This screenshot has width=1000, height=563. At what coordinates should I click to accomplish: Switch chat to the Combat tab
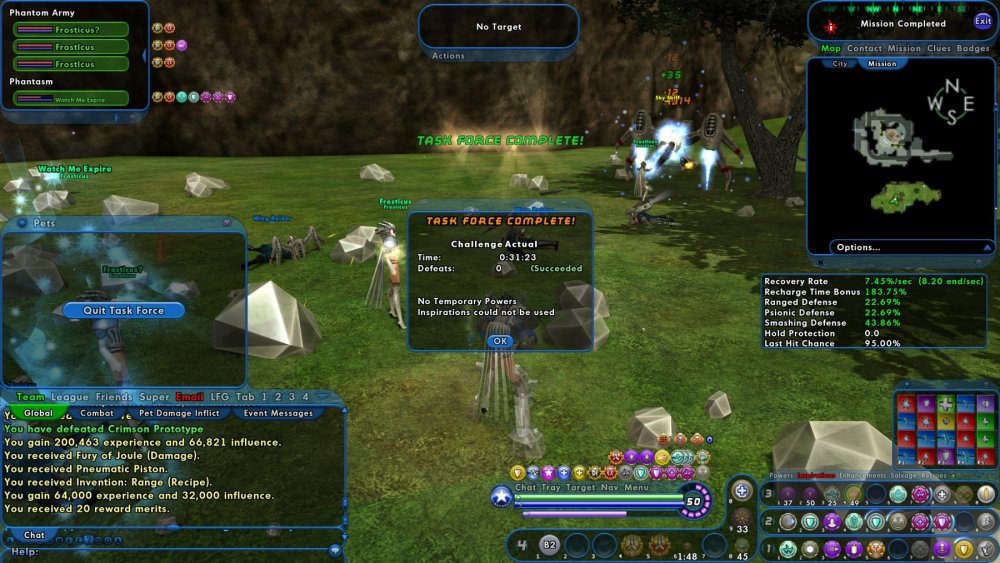(x=97, y=413)
